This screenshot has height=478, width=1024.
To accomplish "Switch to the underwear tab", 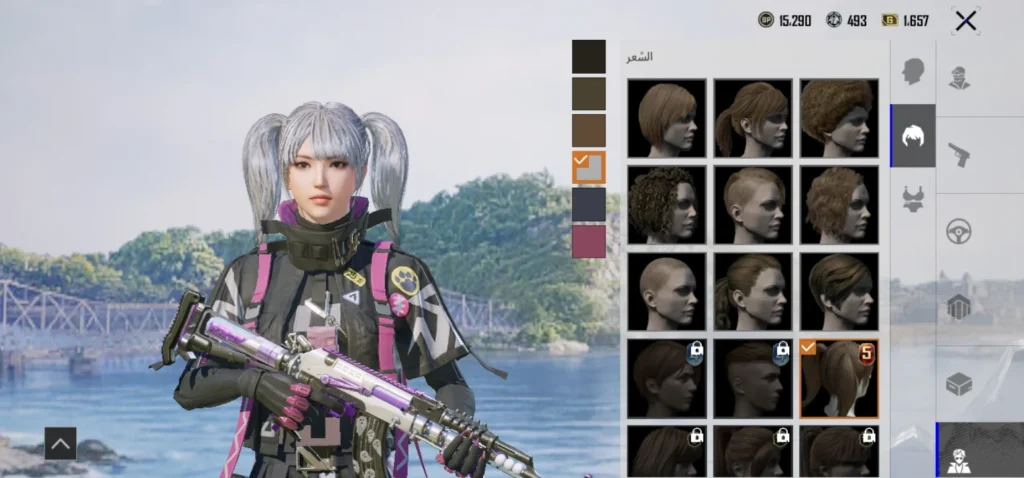I will (912, 199).
